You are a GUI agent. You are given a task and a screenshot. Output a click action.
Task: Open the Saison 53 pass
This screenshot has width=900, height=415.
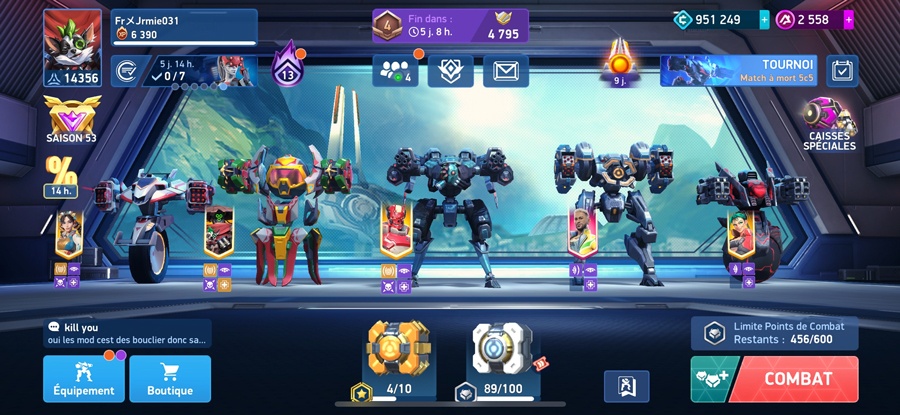pyautogui.click(x=71, y=120)
